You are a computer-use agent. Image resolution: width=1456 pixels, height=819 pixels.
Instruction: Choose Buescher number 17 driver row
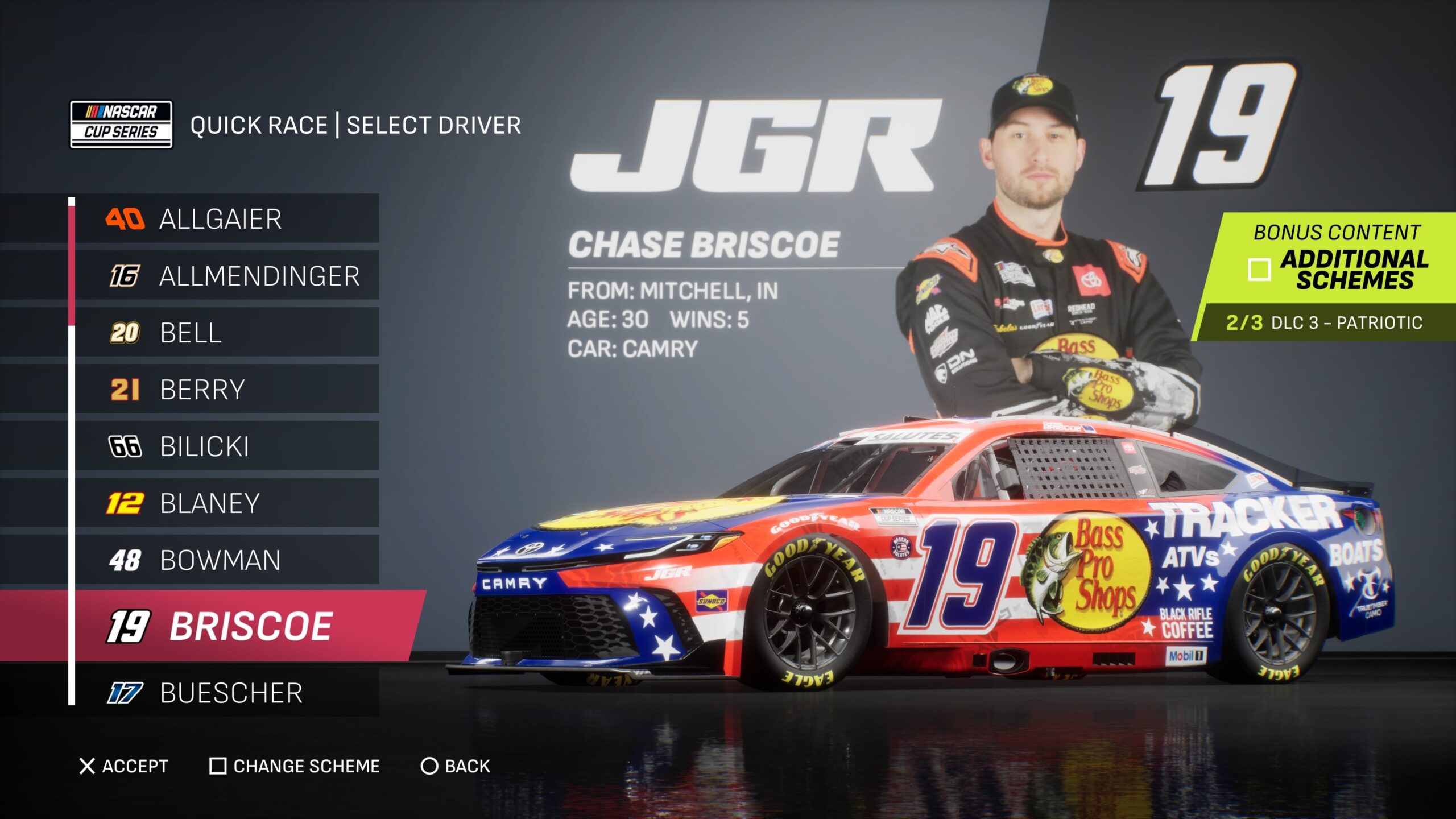click(226, 693)
